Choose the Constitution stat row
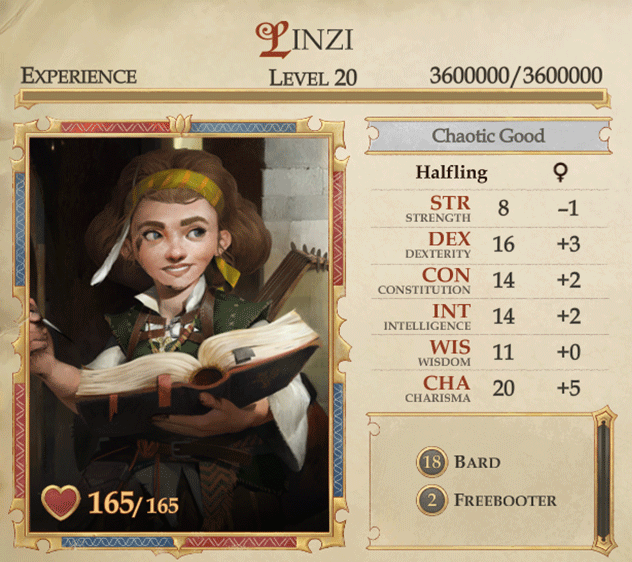The image size is (632, 562). (487, 281)
